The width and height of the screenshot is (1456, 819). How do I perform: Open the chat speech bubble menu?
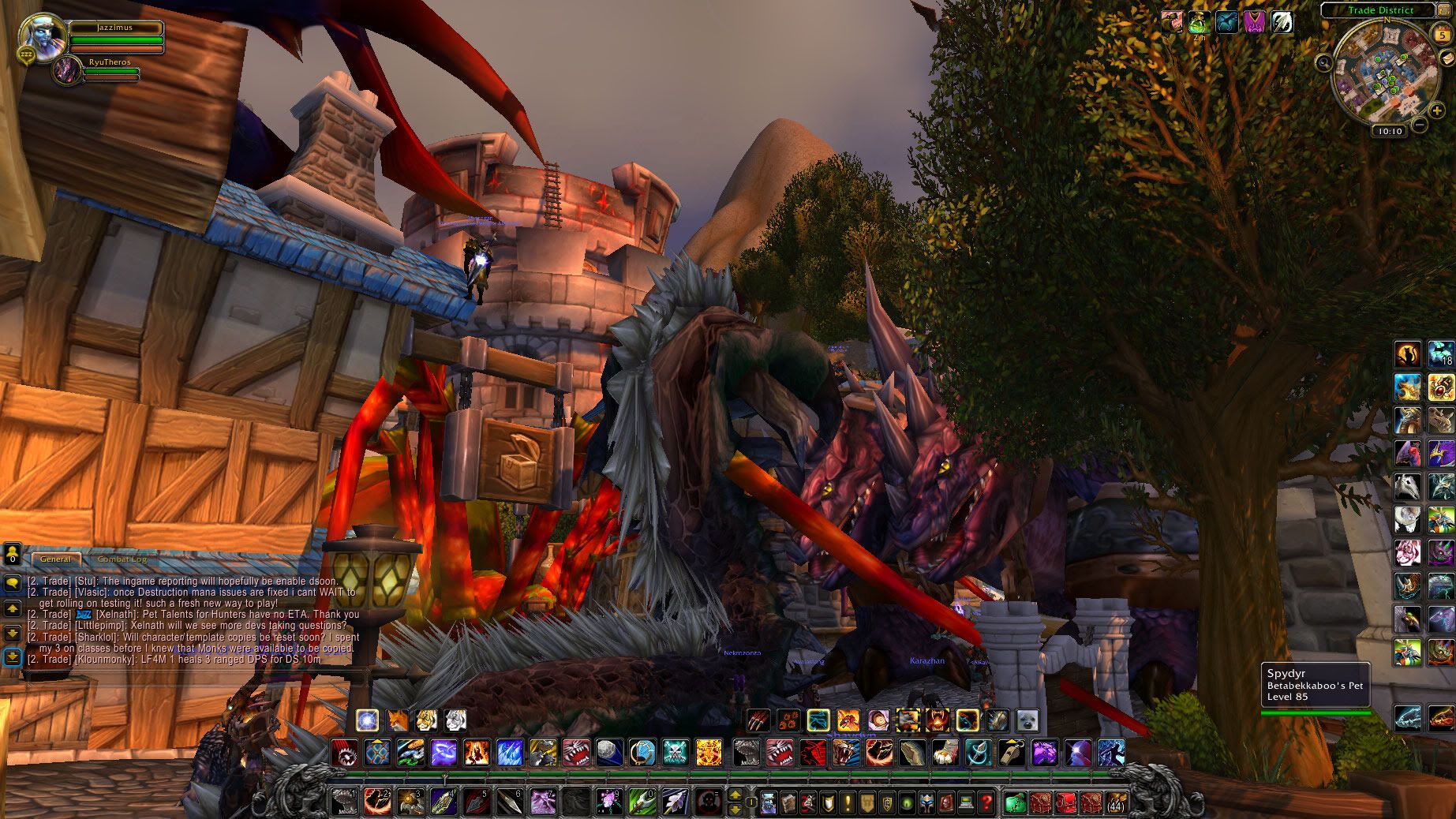click(x=12, y=584)
